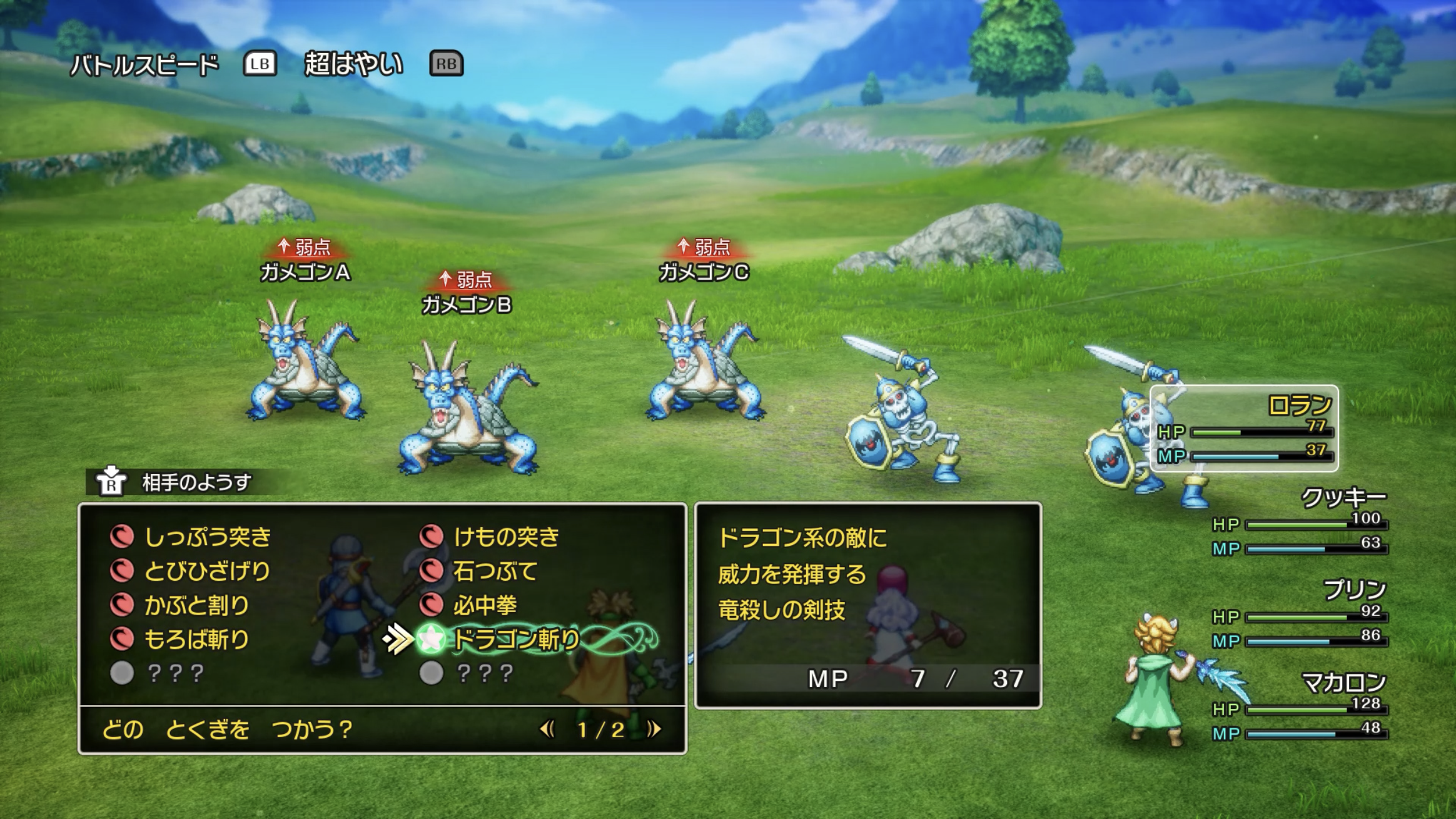This screenshot has width=1456, height=819.
Task: Choose the 石つぶて skill
Action: (495, 571)
